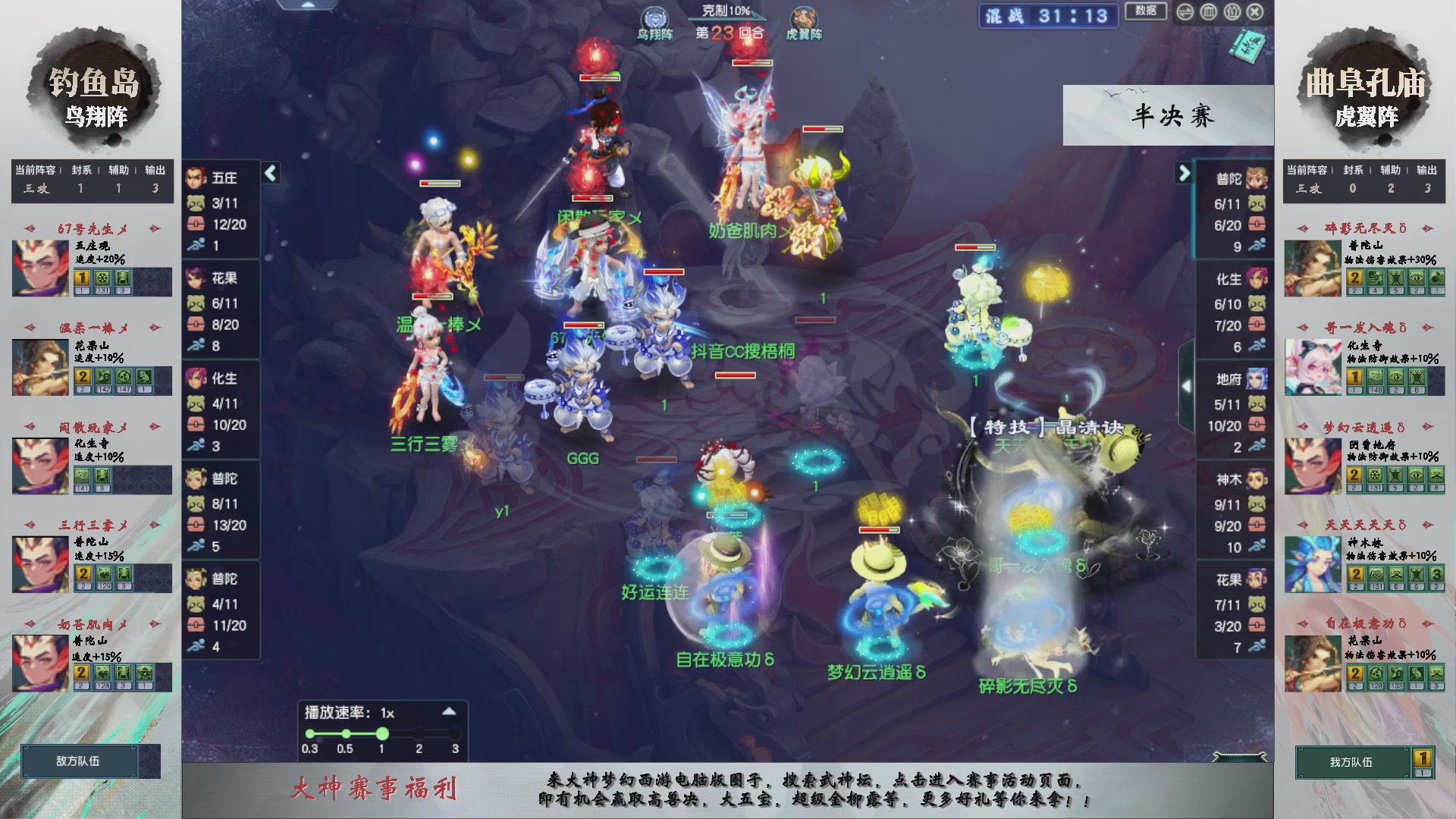Toggle the exit-spectate person icon top right
This screenshot has width=1456, height=819.
[1232, 12]
